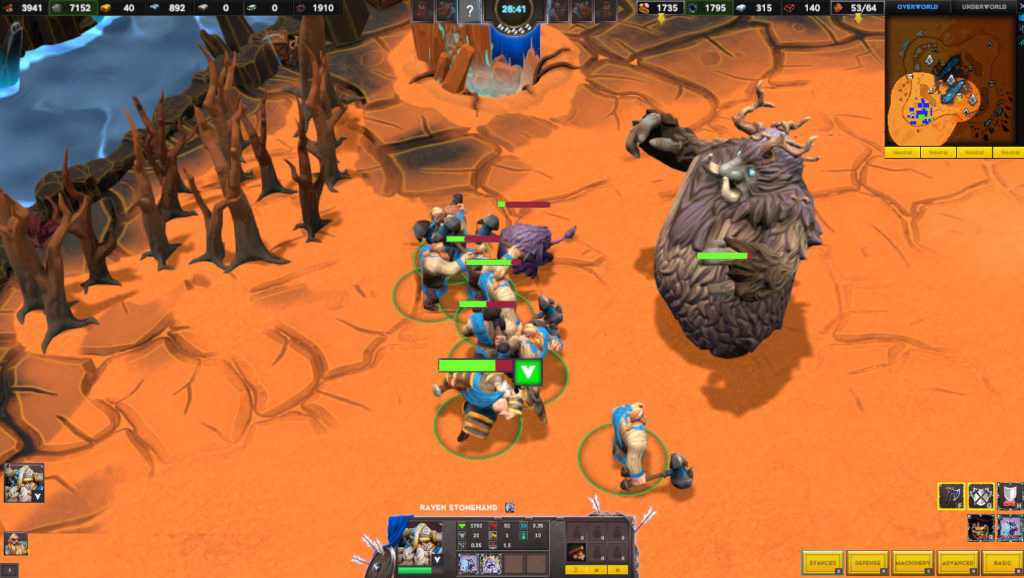Open the Machinery build menu

tap(912, 563)
